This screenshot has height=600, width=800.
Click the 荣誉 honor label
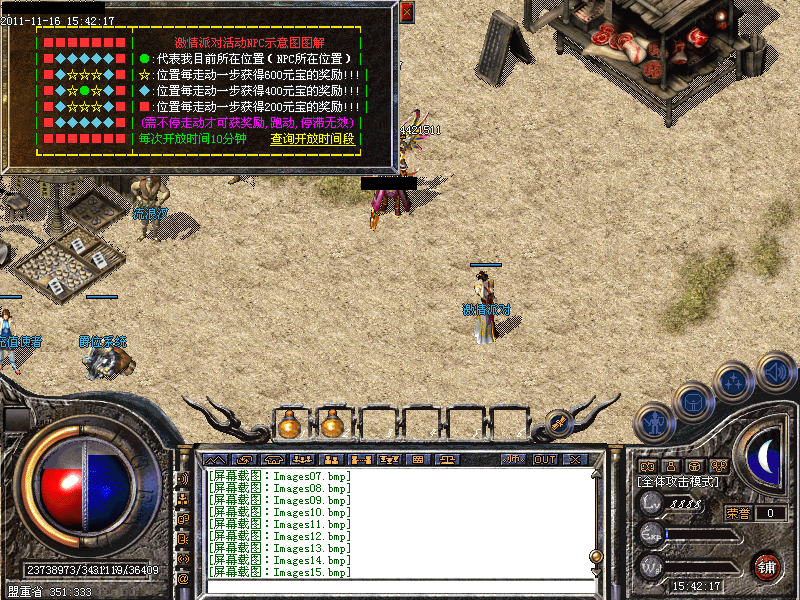(x=738, y=513)
